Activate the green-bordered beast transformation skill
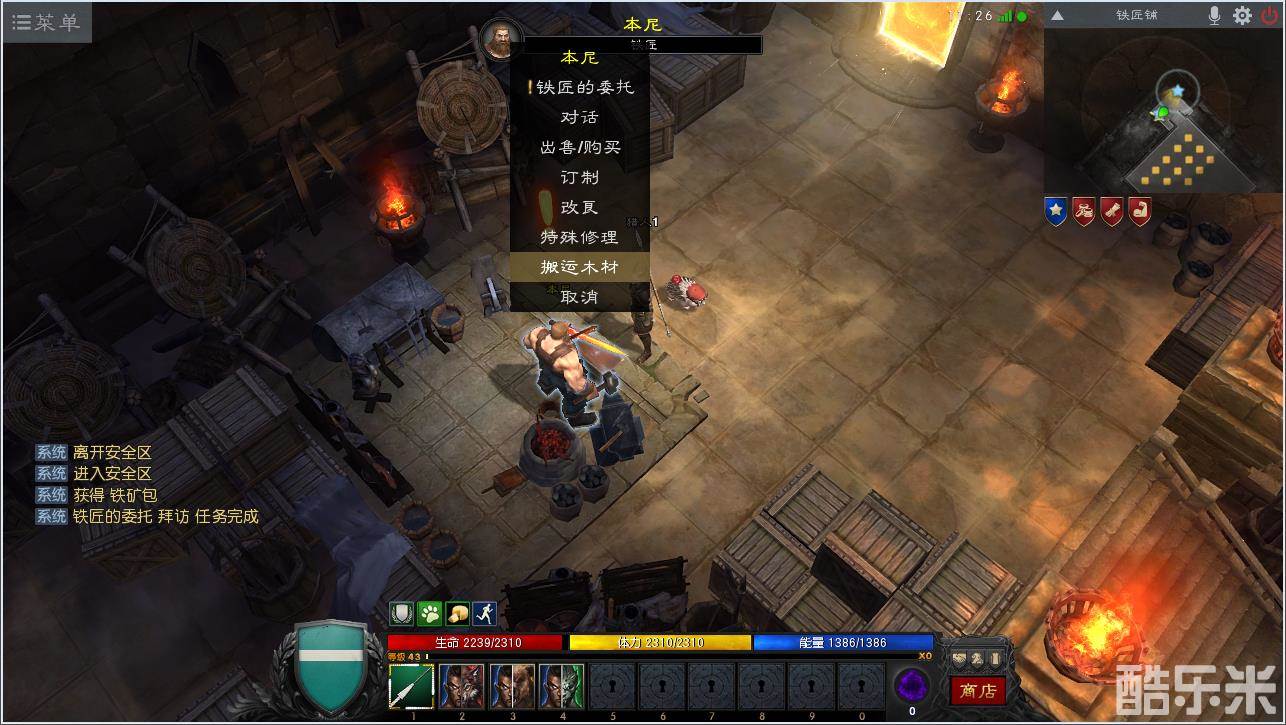This screenshot has height=725, width=1286. click(x=561, y=687)
